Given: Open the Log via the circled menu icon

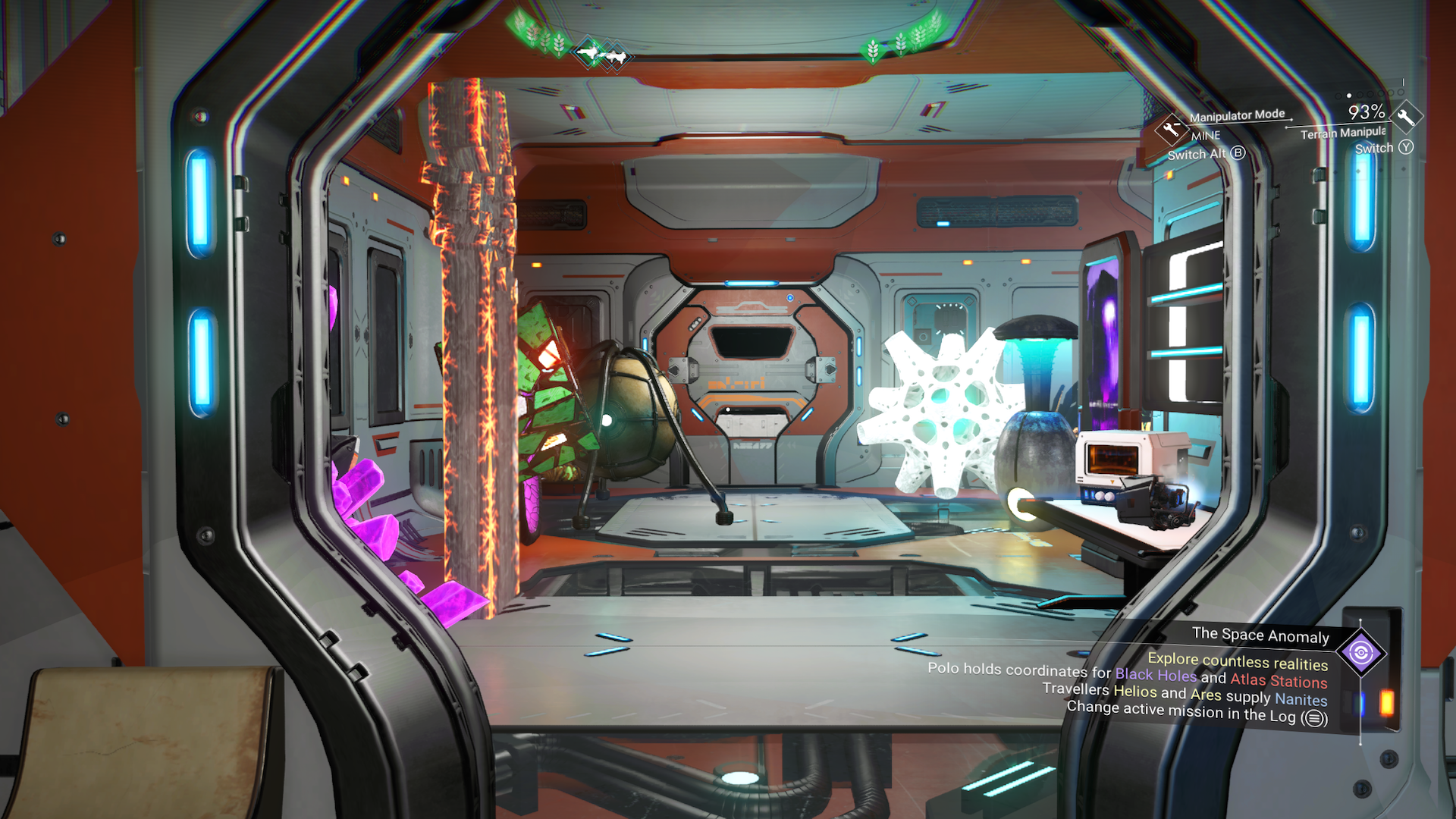Looking at the screenshot, I should click(x=1314, y=717).
